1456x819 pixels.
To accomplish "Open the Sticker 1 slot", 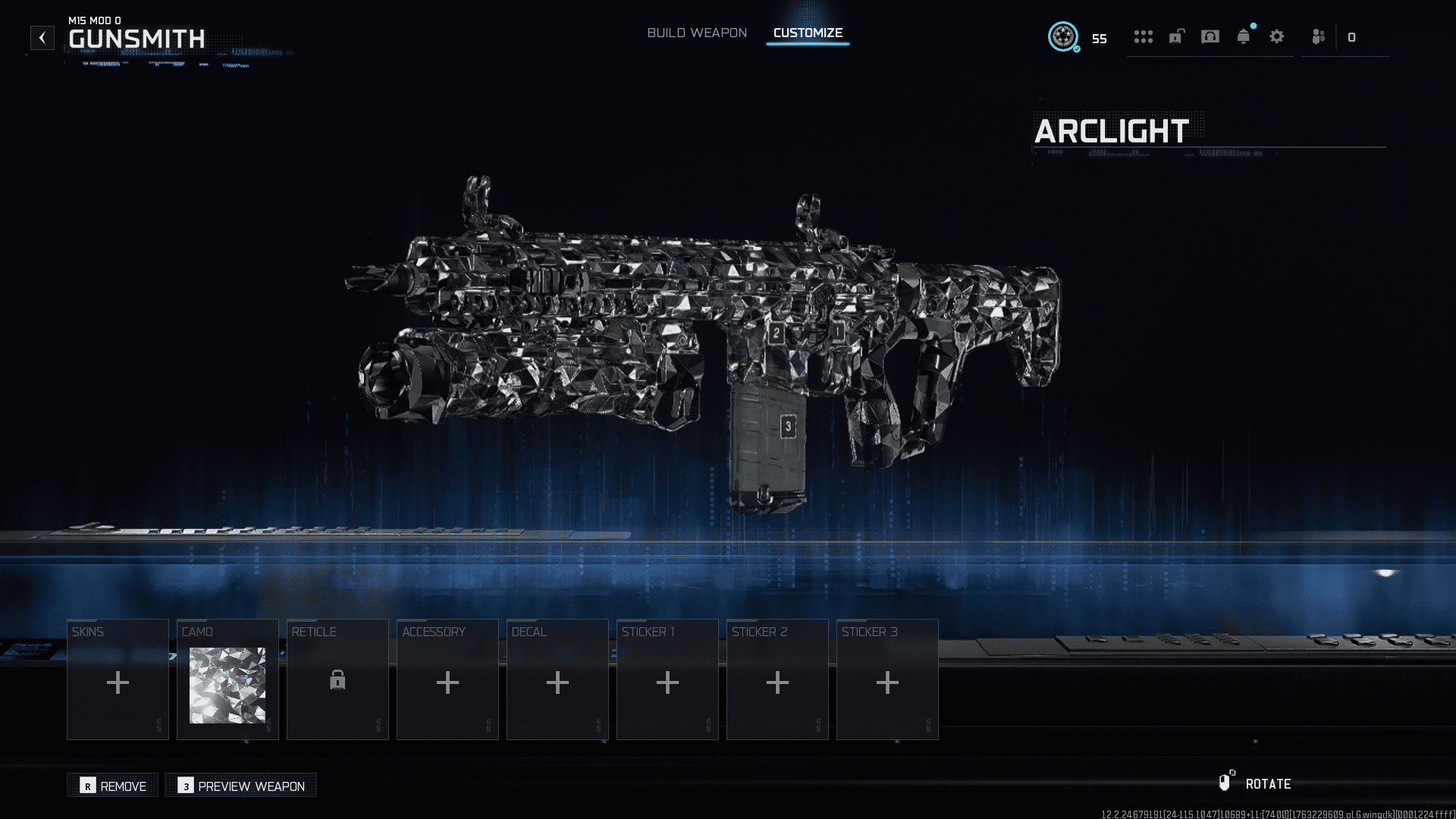I will (667, 682).
